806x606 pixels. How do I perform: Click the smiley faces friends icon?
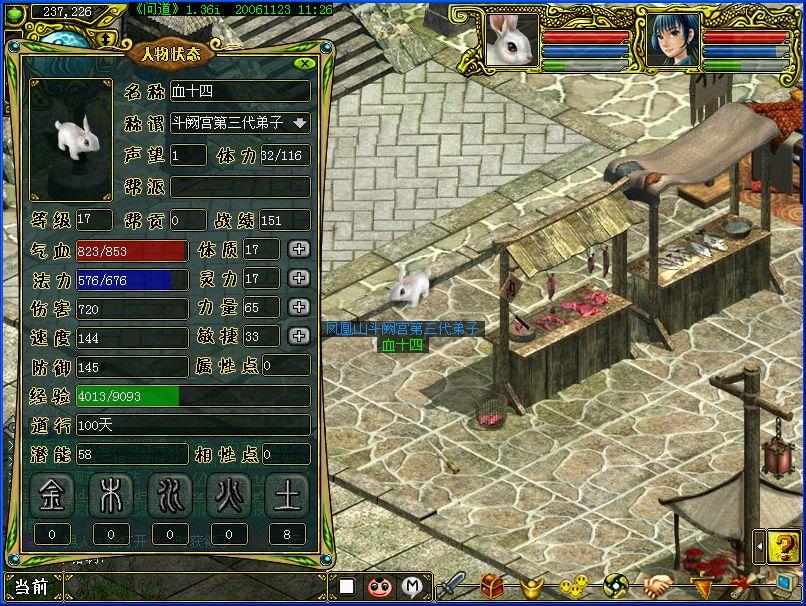[573, 586]
